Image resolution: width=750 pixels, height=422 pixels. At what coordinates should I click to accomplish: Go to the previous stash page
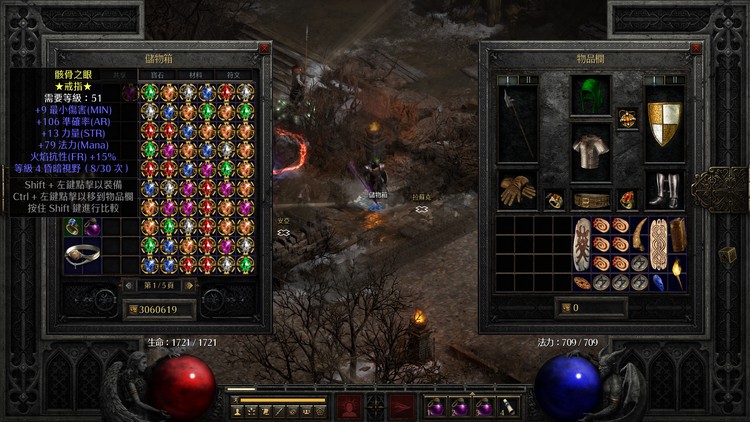(128, 285)
